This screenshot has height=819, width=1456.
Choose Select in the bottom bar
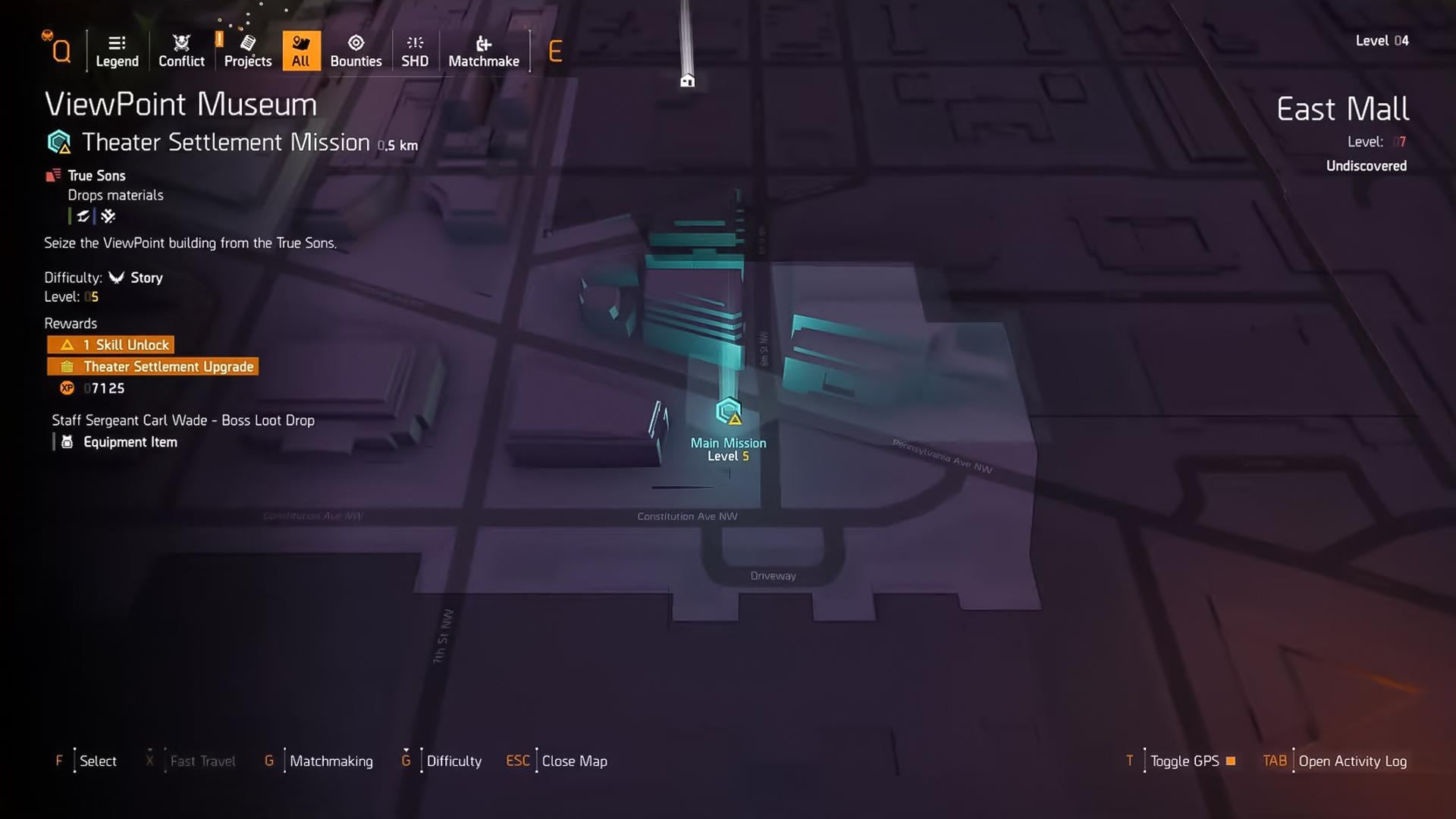tap(98, 761)
